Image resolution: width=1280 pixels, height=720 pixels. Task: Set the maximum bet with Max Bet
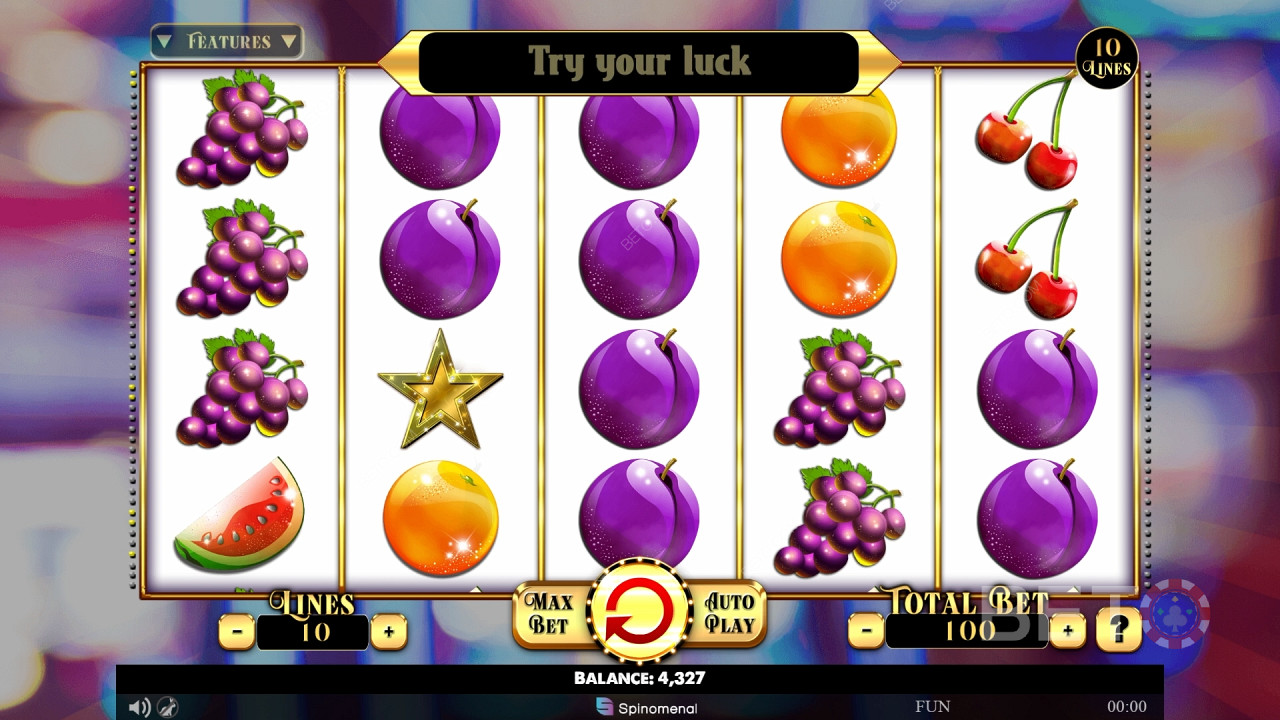coord(549,614)
